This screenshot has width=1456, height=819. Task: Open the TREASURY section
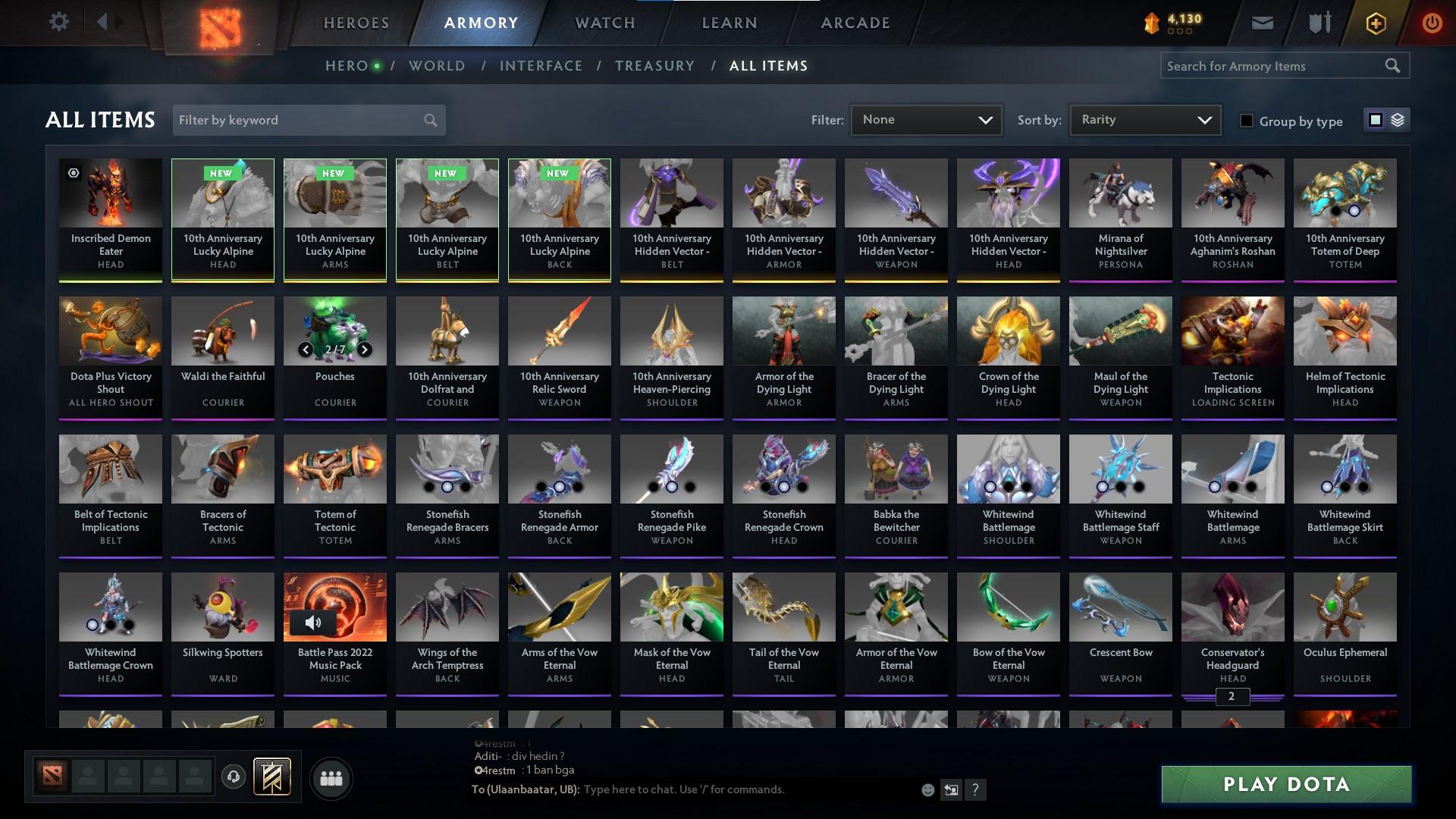[x=654, y=66]
